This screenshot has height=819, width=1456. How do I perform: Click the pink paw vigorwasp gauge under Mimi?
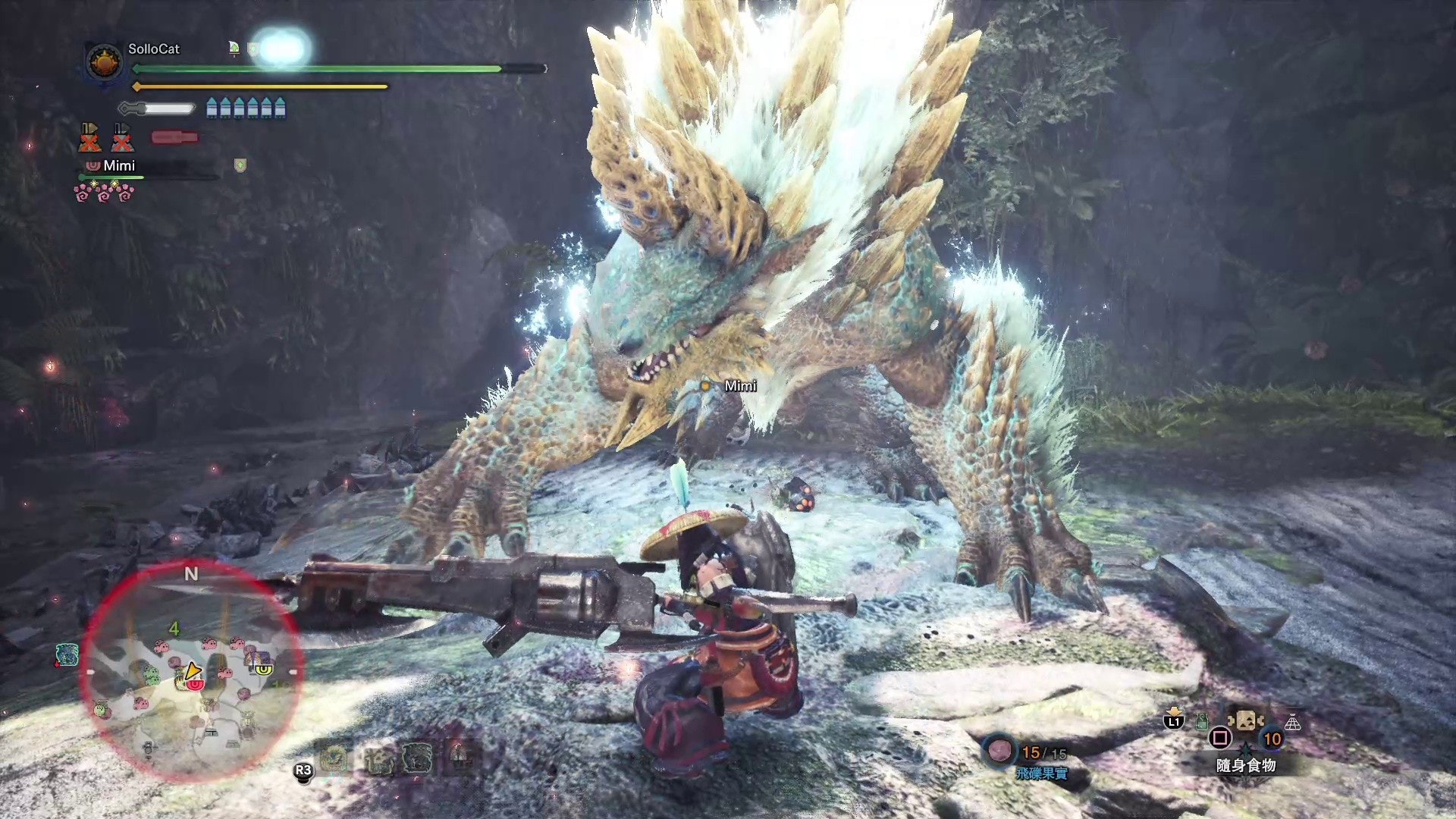coord(104,193)
